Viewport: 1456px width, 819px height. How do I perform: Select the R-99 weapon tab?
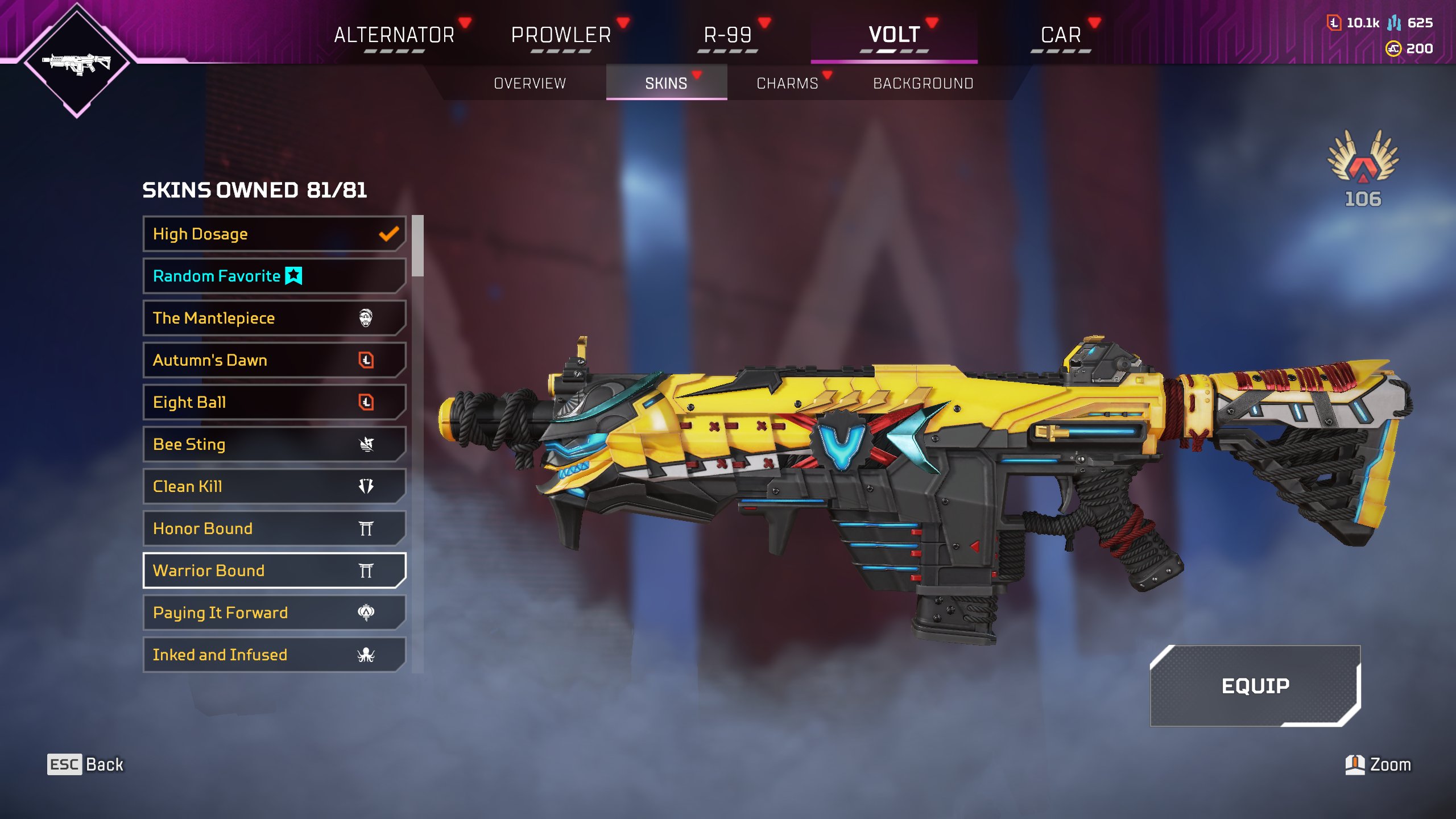(727, 35)
